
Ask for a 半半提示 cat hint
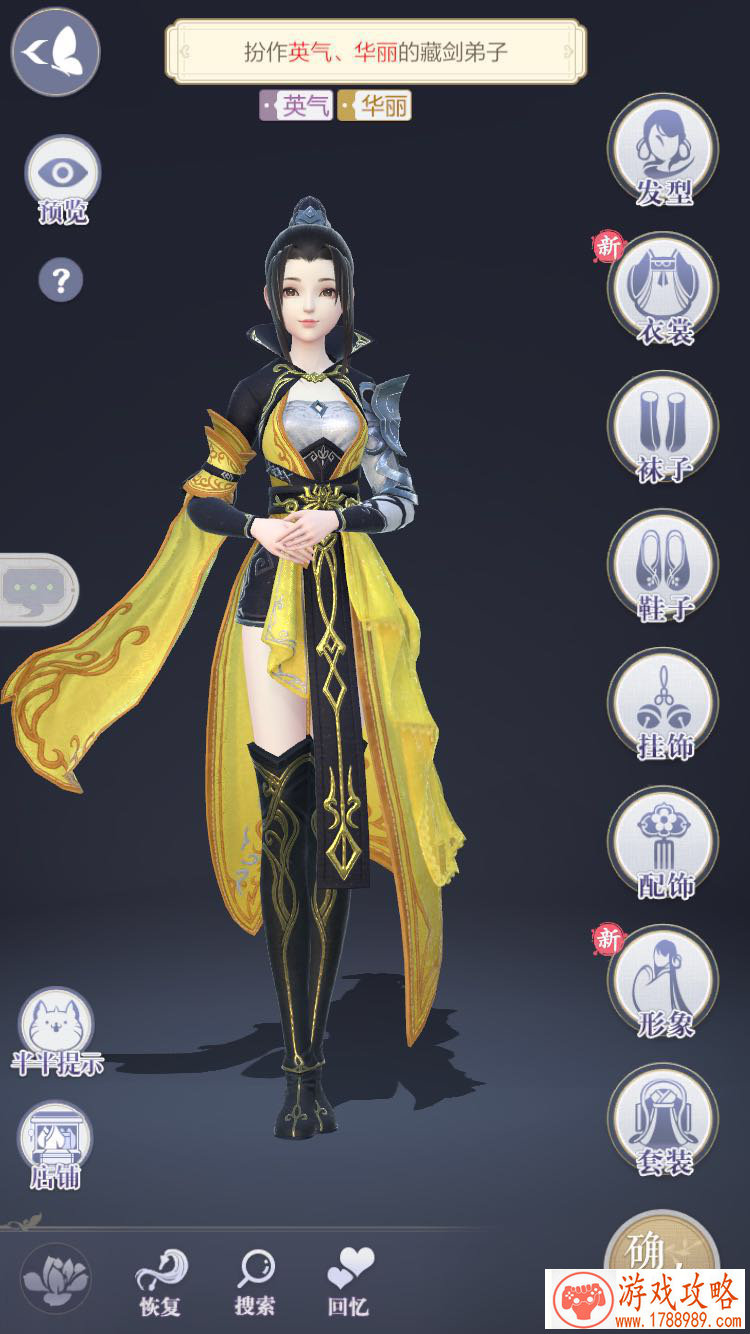pyautogui.click(x=56, y=1028)
